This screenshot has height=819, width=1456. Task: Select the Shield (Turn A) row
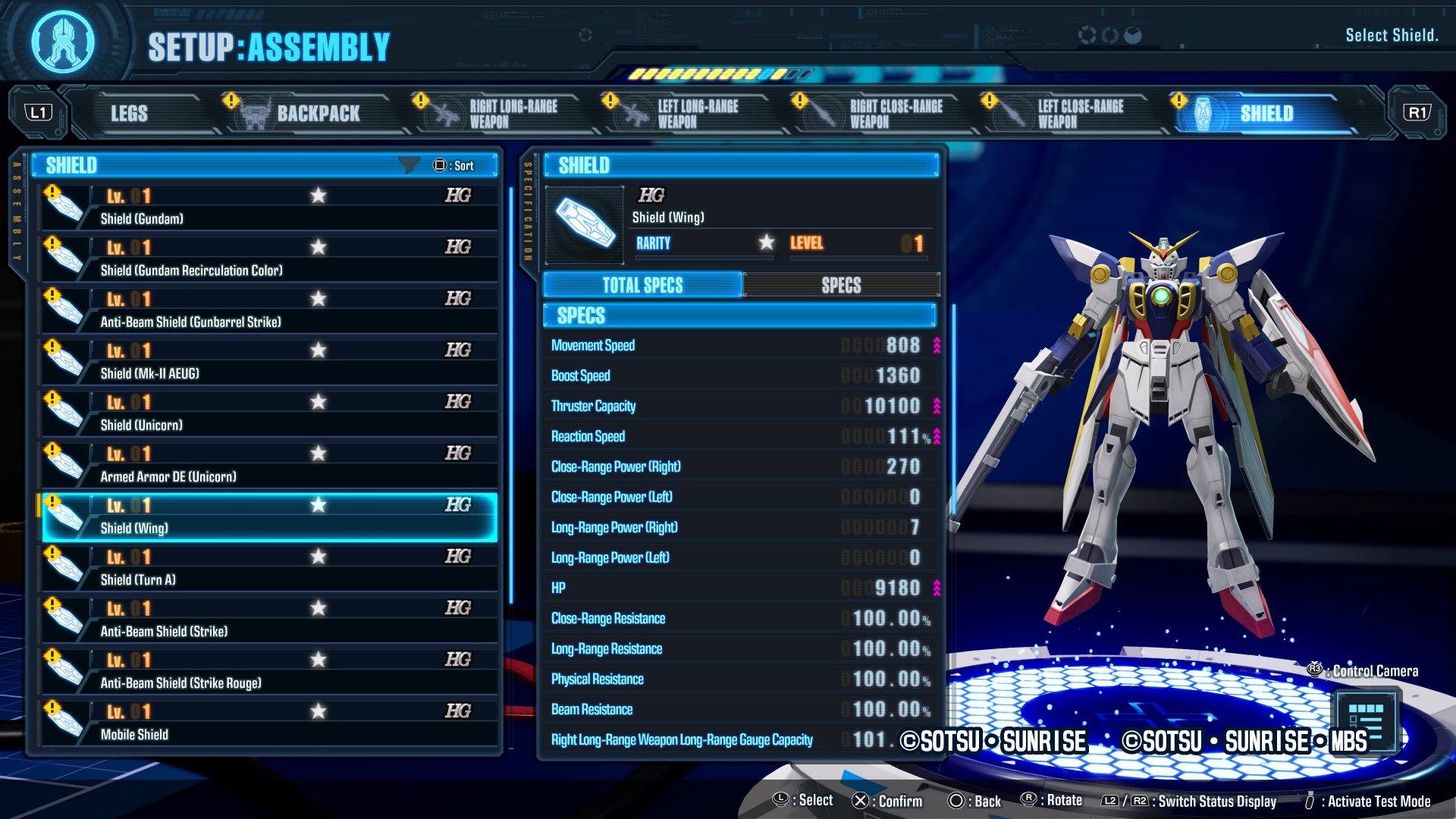269,568
